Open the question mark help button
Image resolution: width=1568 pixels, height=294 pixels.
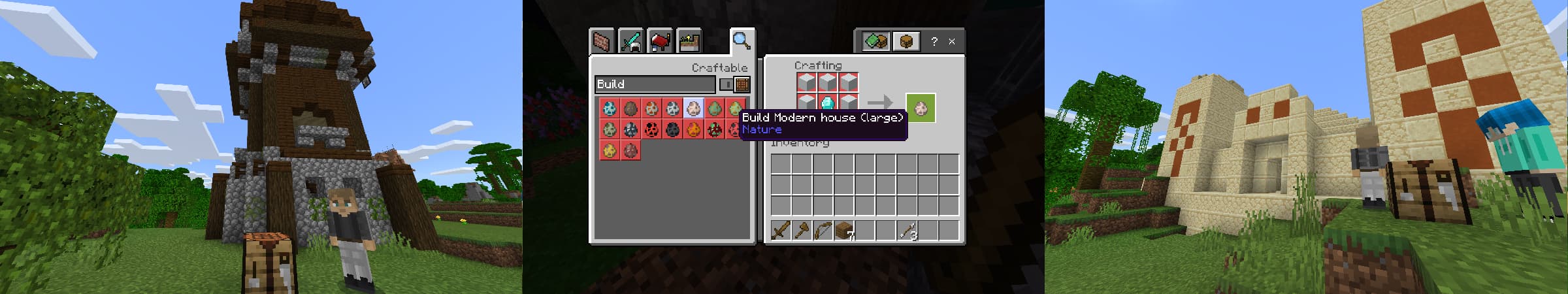point(934,42)
